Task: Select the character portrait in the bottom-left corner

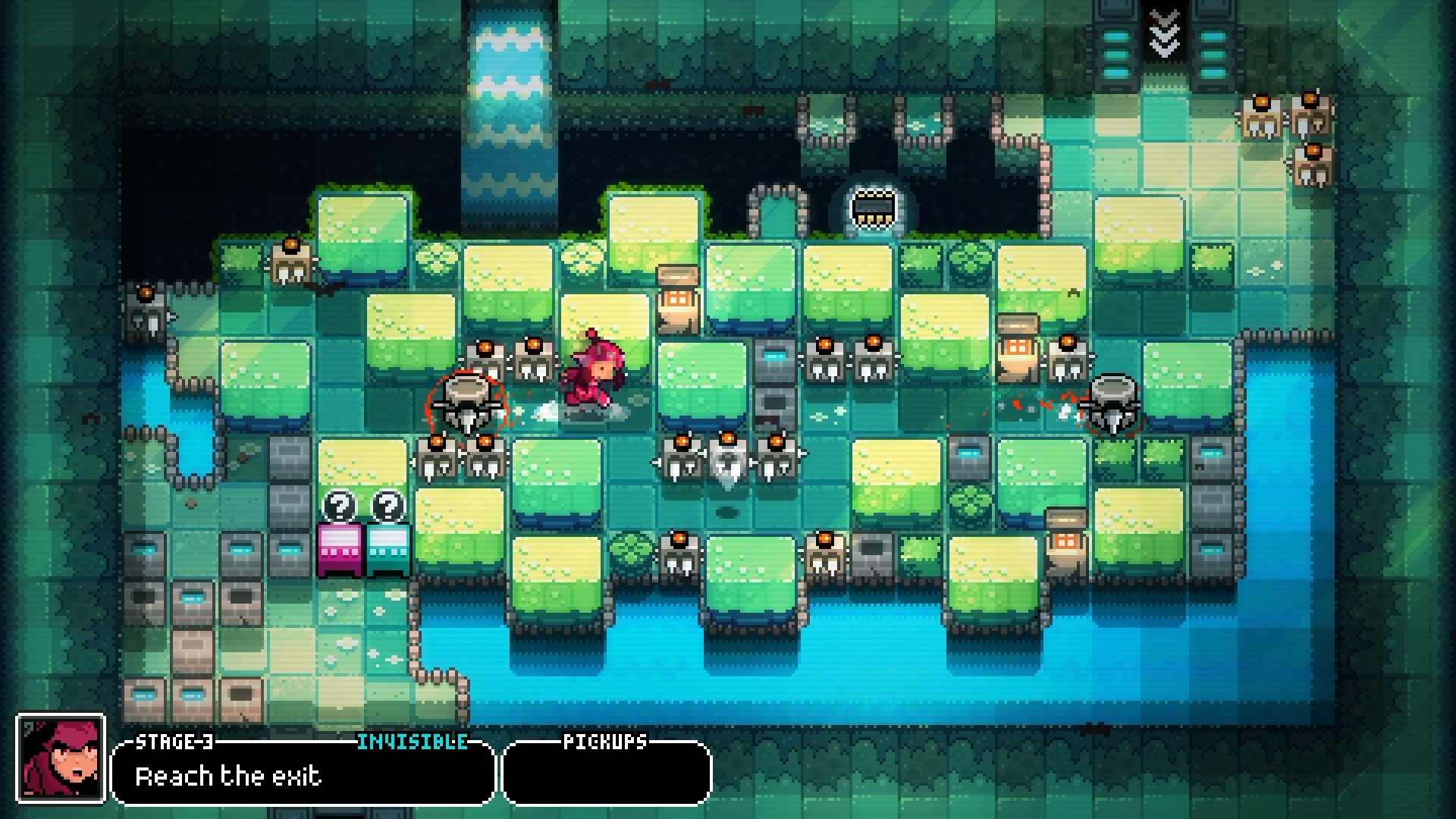Action: pos(59,758)
